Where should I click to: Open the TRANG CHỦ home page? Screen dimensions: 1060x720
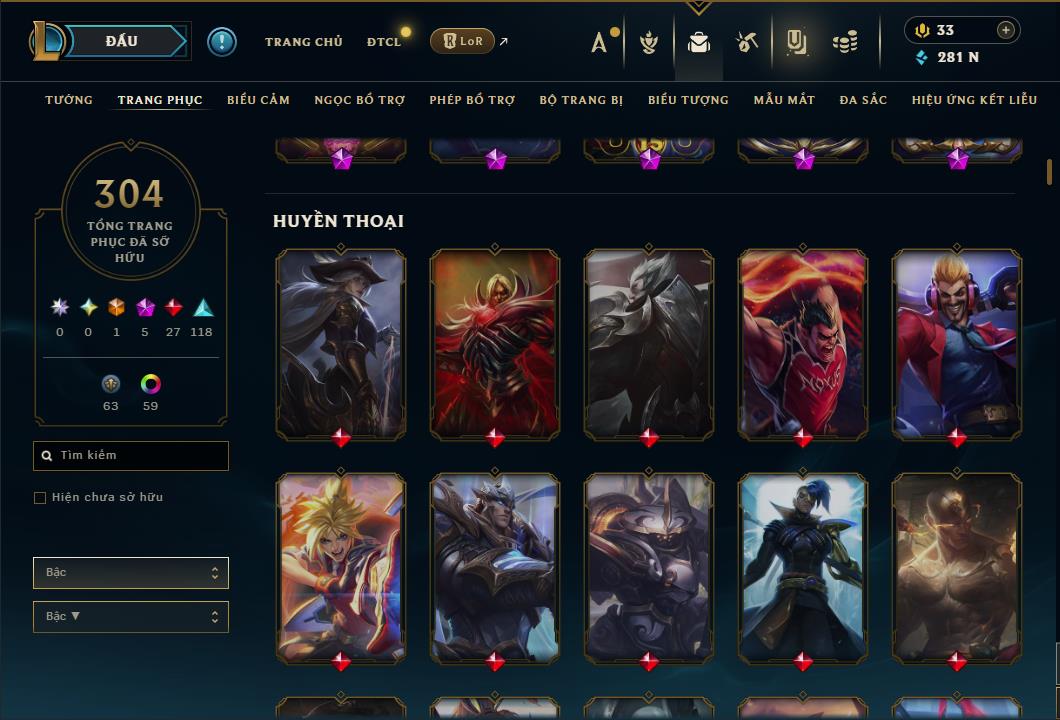coord(303,42)
